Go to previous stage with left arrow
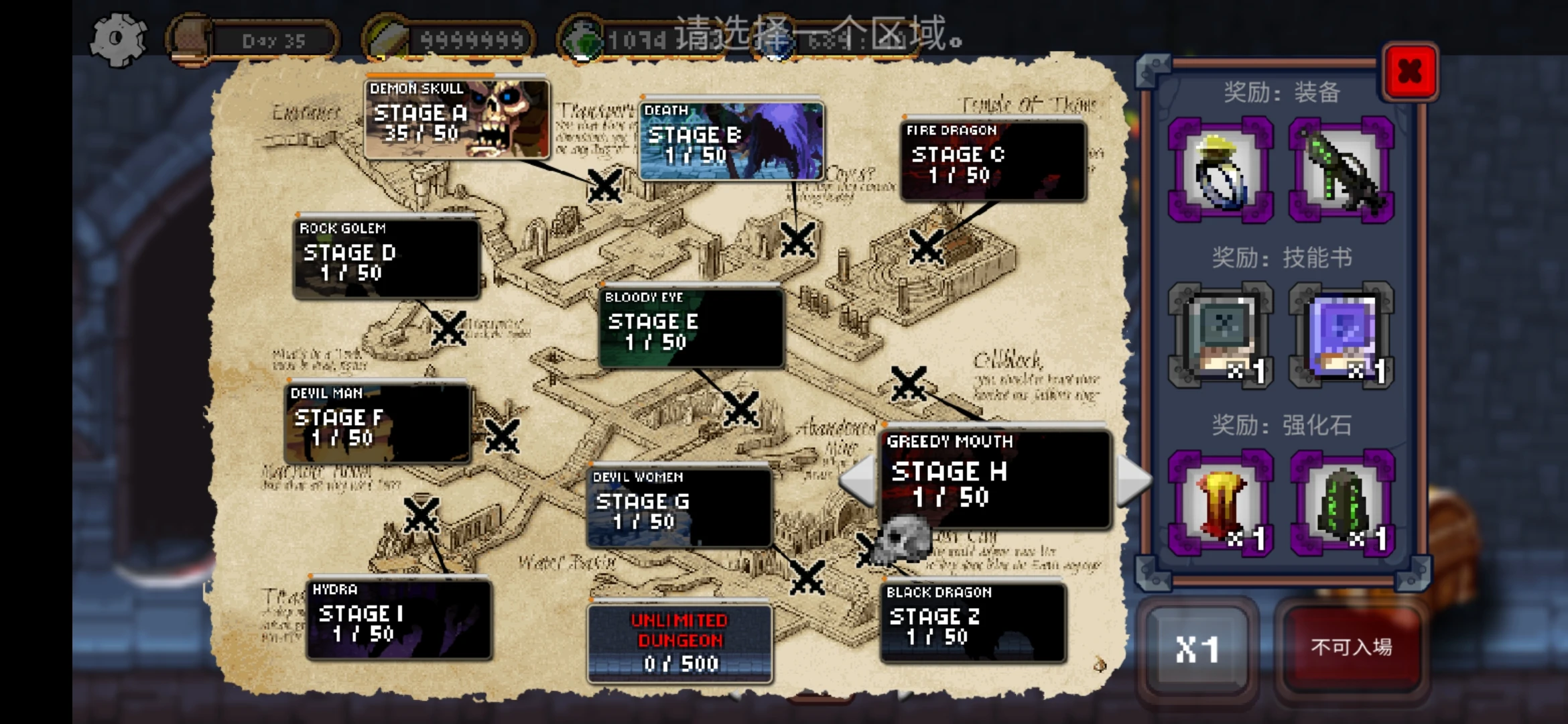Image resolution: width=1568 pixels, height=724 pixels. (x=858, y=479)
